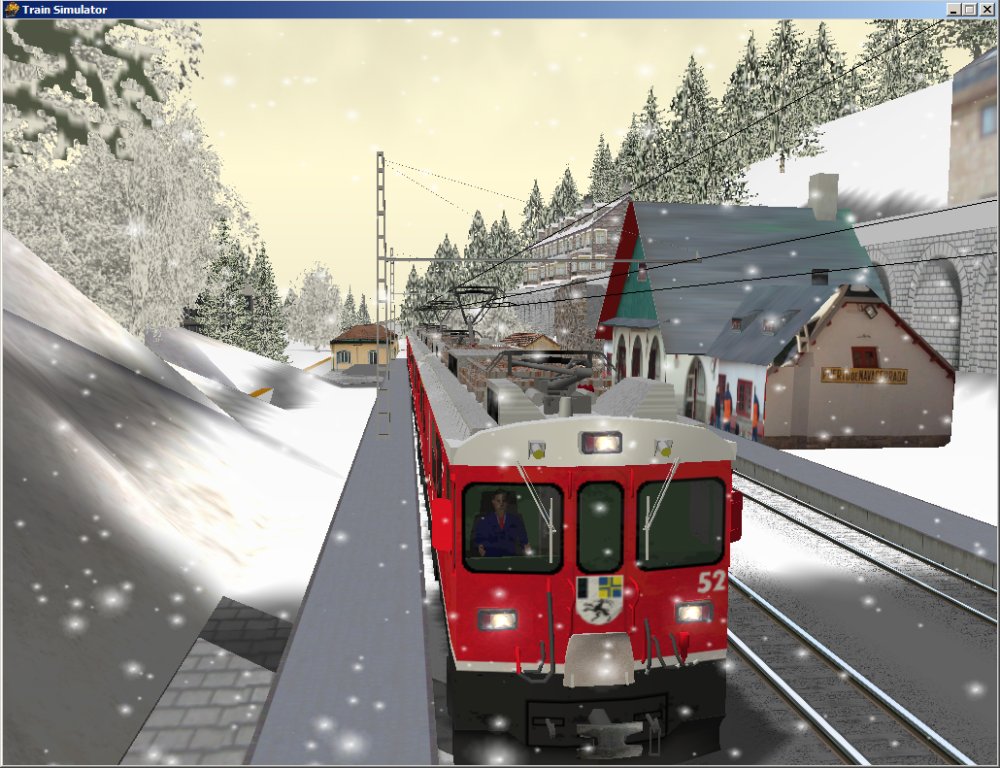1000x768 pixels.
Task: Minimize the Train Simulator window
Action: 954,9
